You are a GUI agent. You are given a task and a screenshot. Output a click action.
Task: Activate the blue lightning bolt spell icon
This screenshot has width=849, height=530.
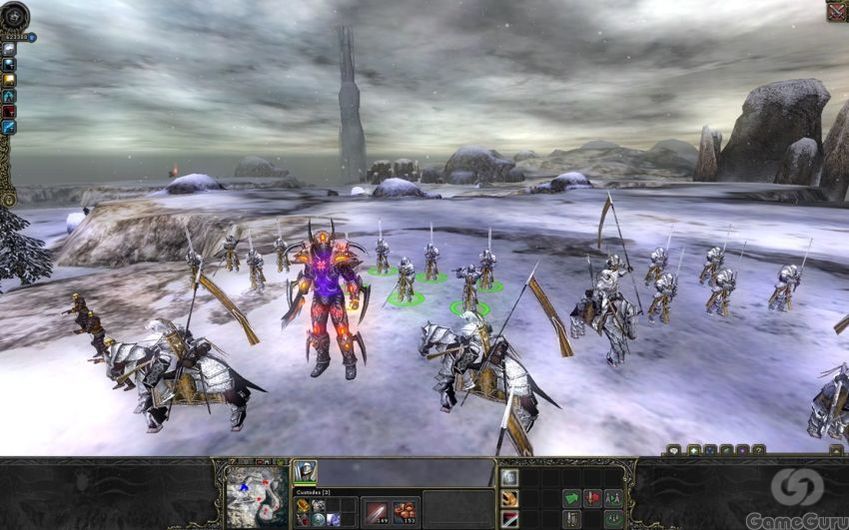[9, 127]
